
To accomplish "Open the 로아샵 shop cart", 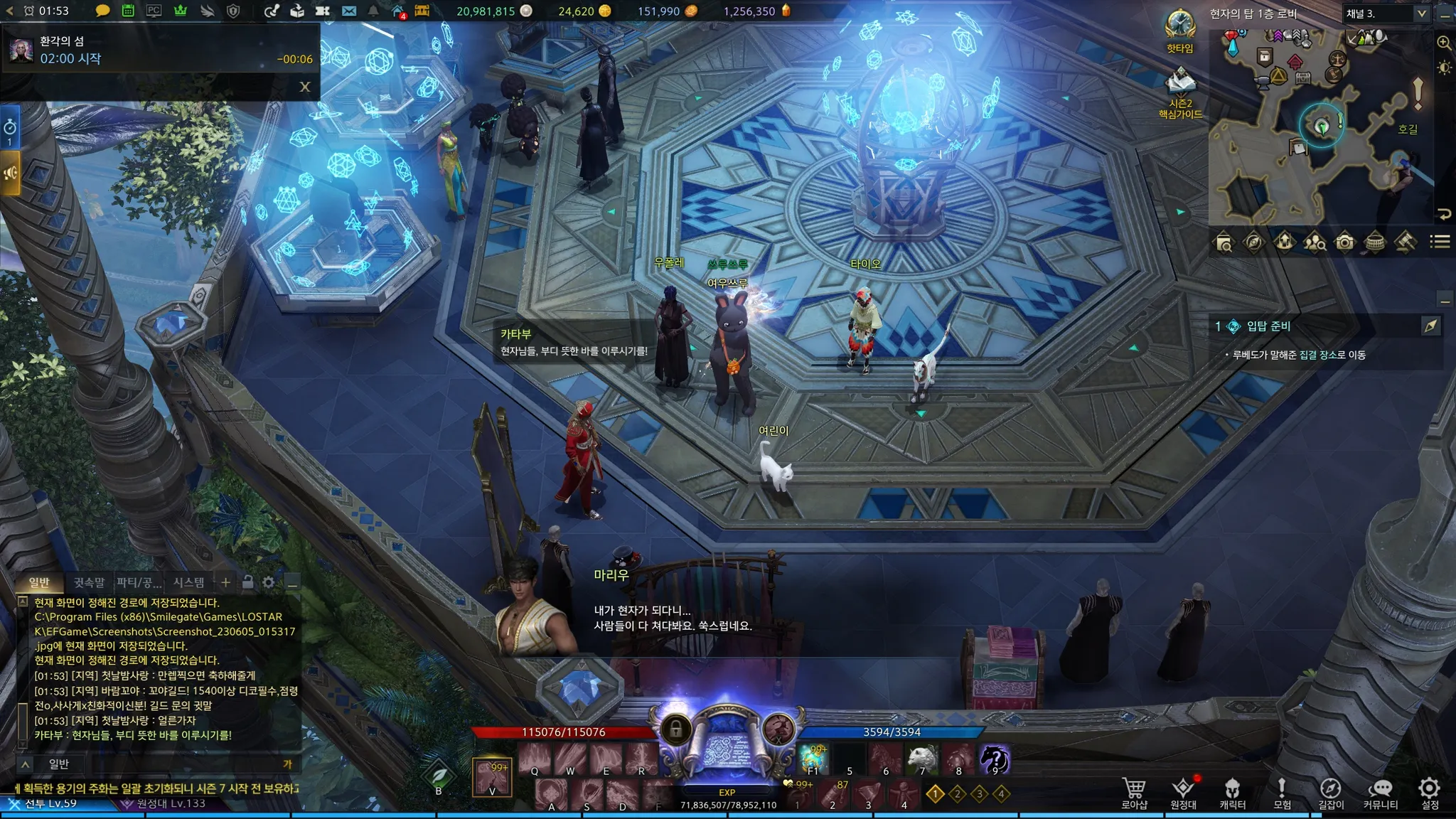I will (1134, 793).
